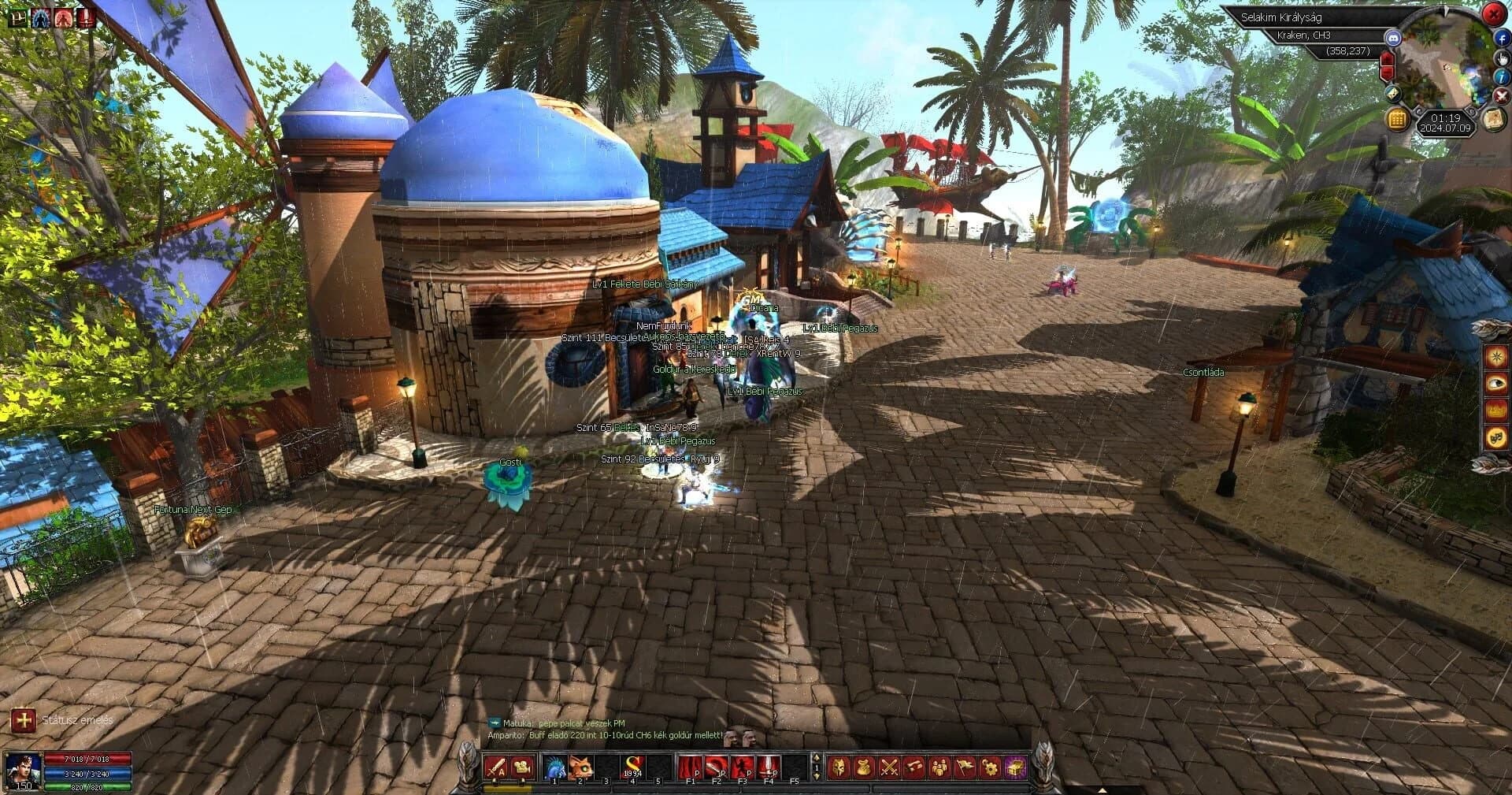Click the Discord icon next to the minimap
This screenshot has width=1512, height=795.
click(x=1394, y=38)
